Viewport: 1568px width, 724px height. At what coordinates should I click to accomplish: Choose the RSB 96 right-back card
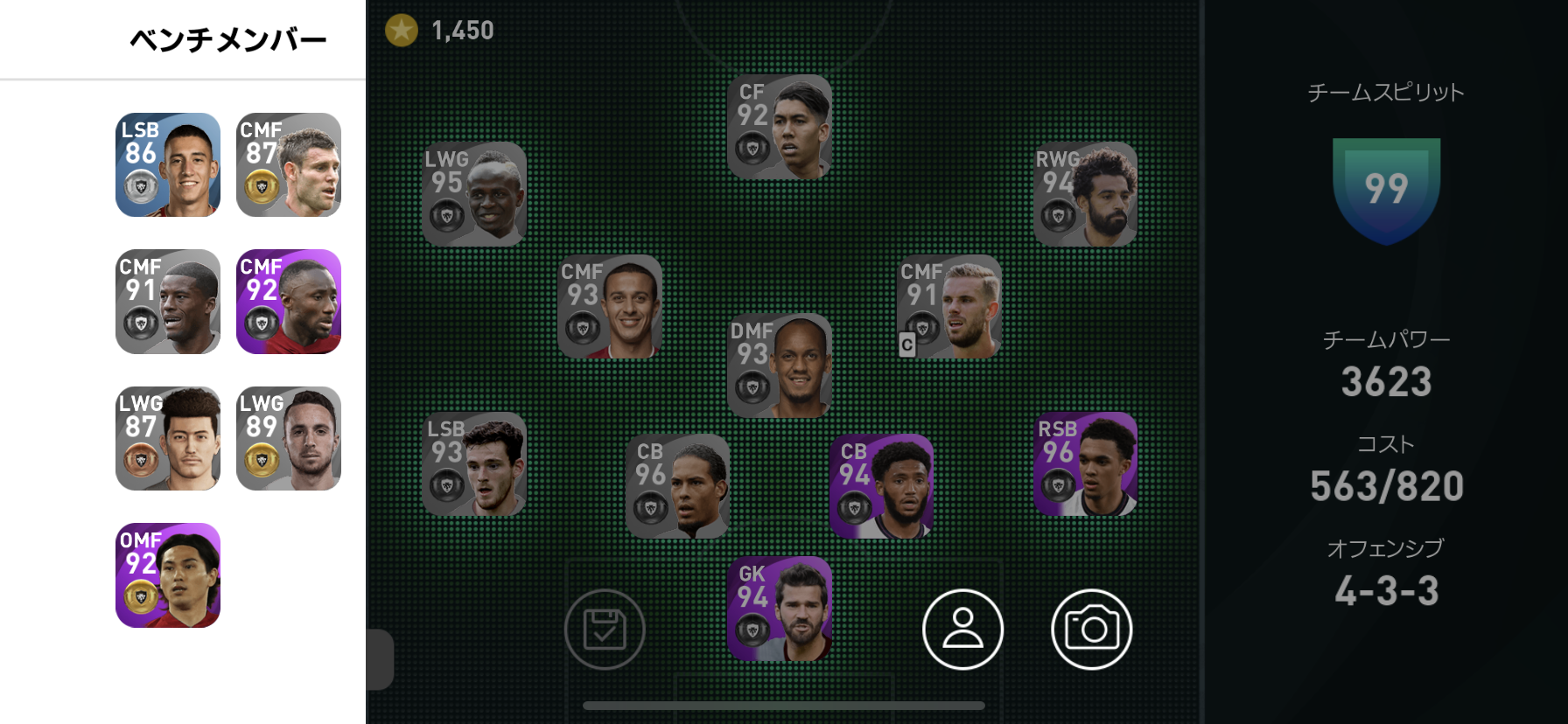(x=1085, y=463)
